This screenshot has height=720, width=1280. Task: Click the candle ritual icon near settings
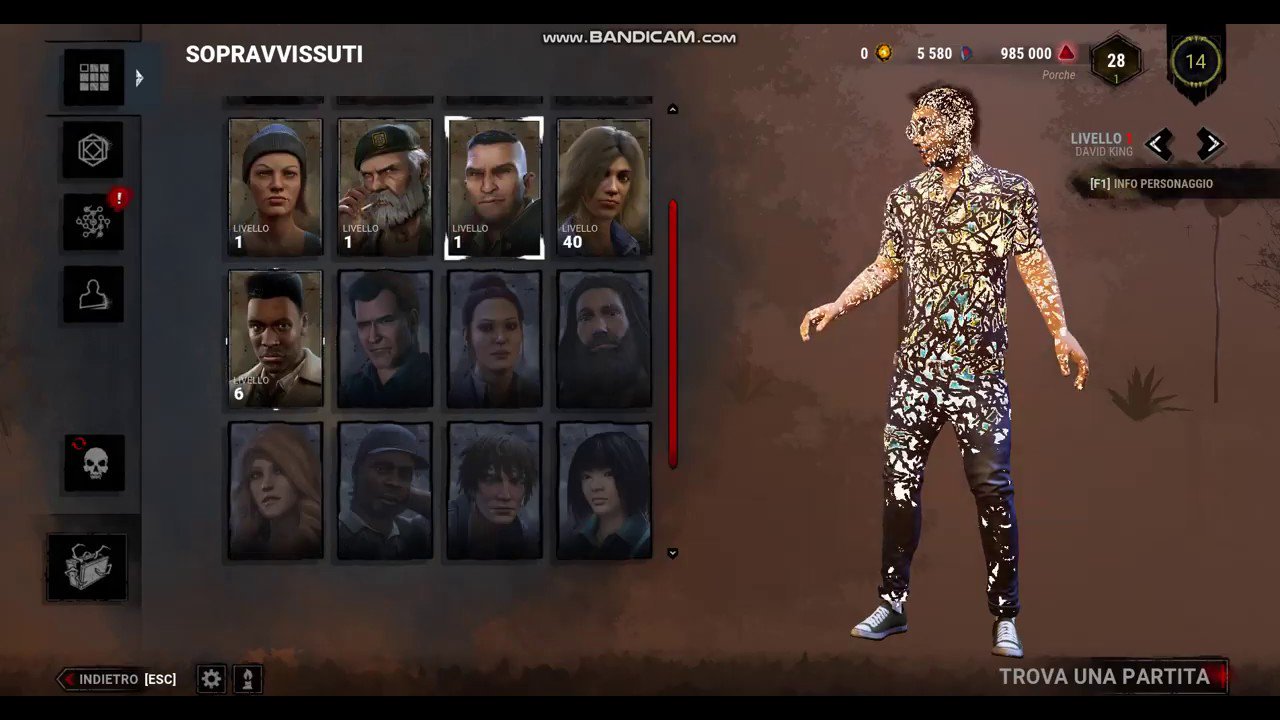pyautogui.click(x=247, y=679)
